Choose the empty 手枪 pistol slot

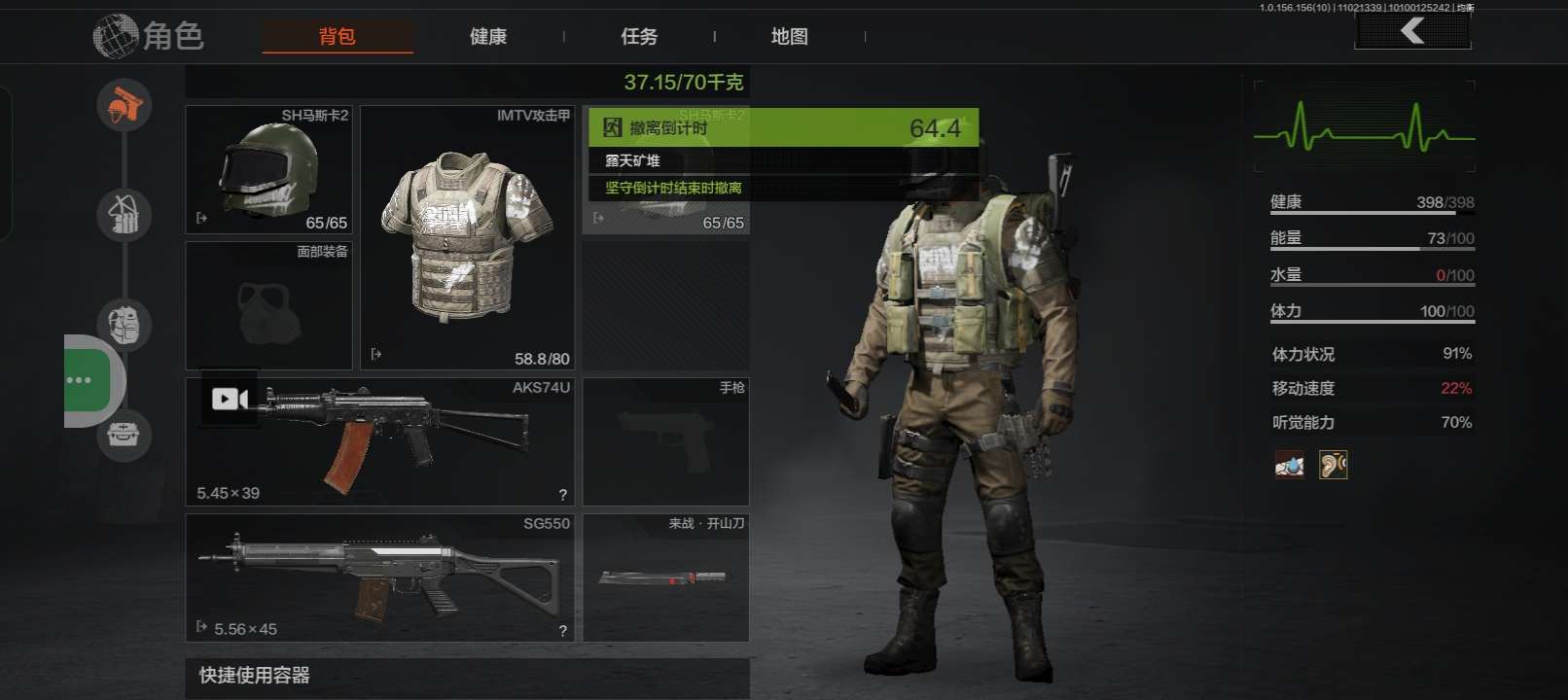665,441
